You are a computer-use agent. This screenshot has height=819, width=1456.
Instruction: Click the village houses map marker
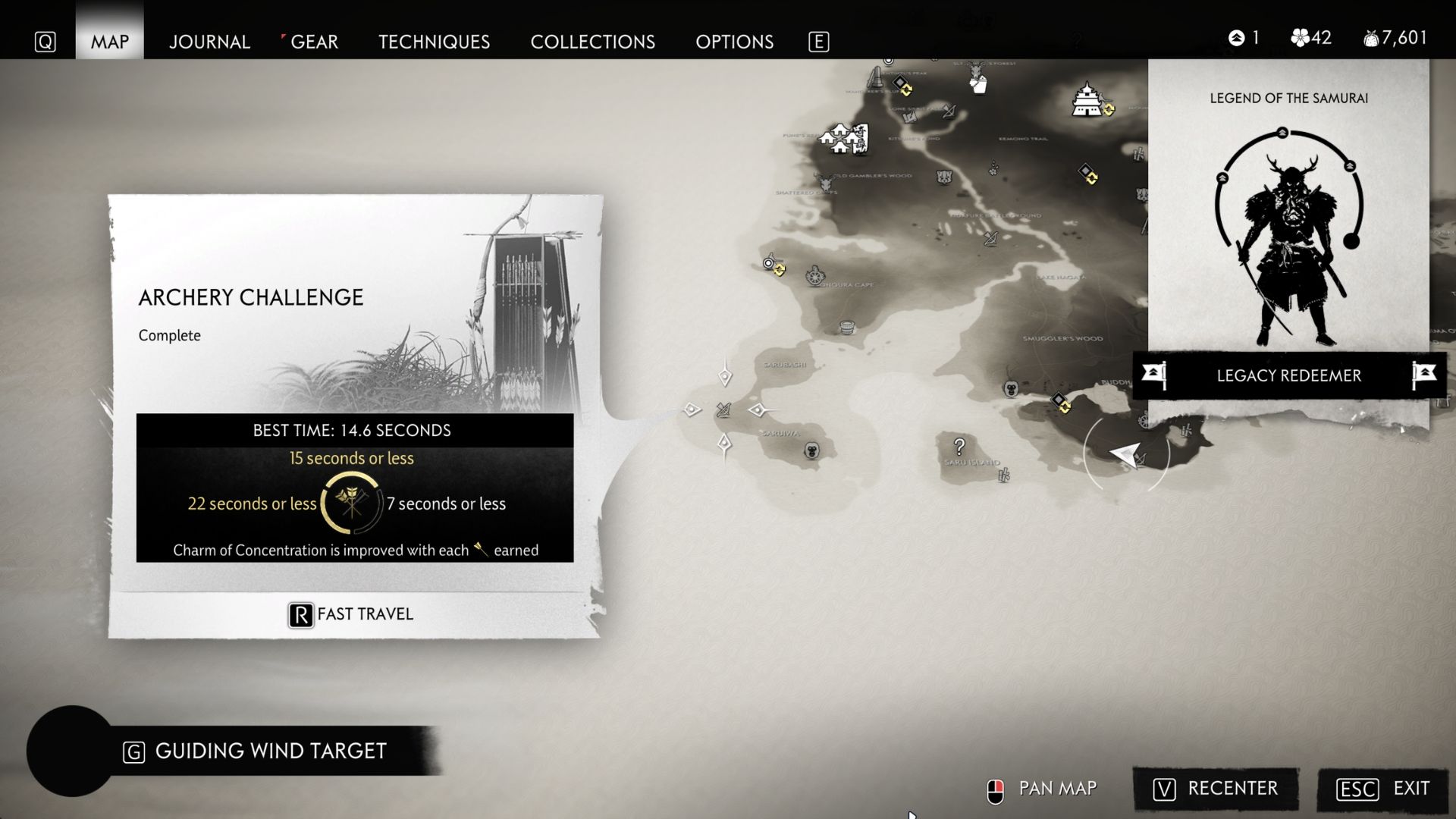843,139
